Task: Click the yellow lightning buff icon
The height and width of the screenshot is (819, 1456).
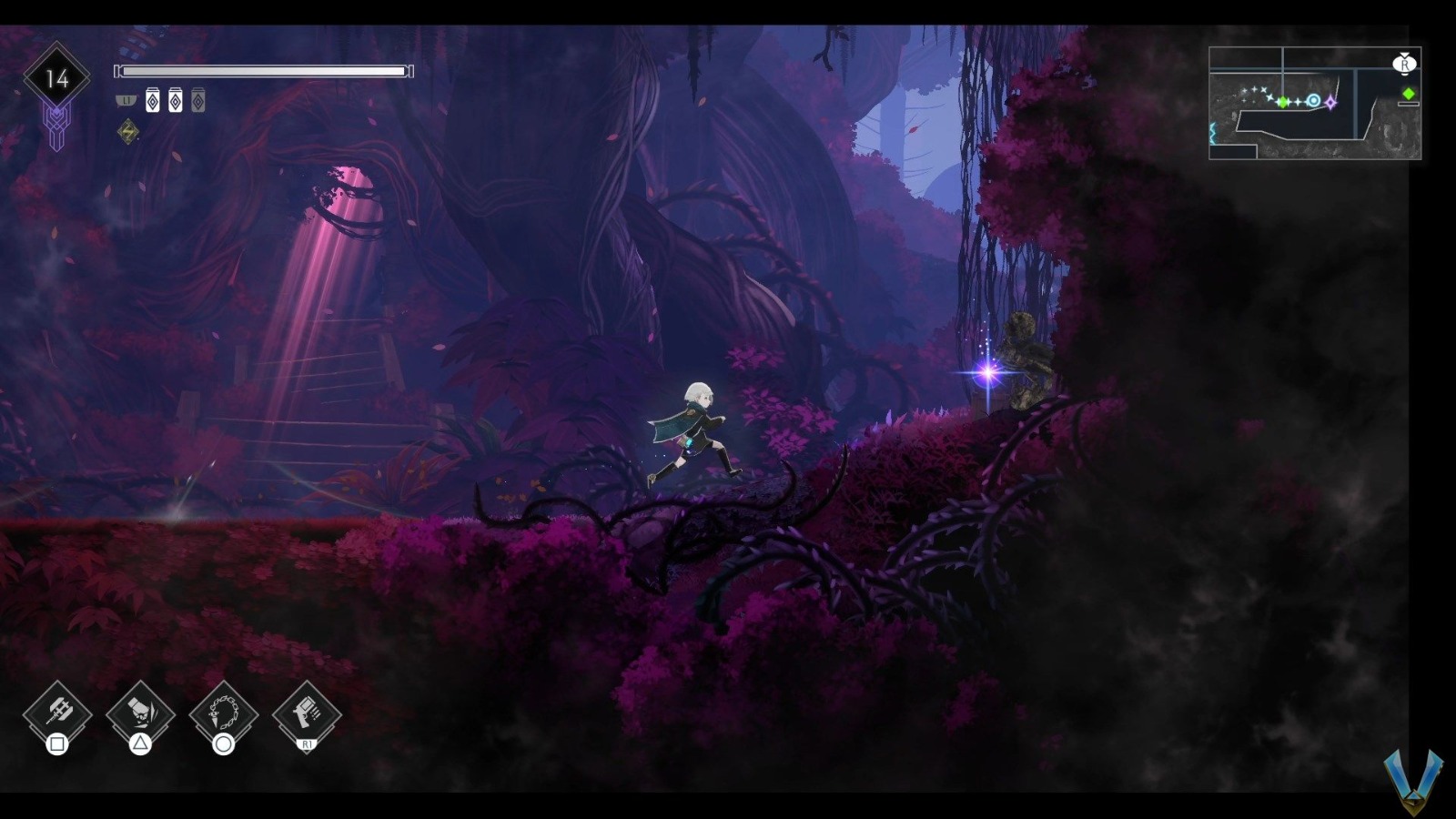Action: click(x=127, y=132)
